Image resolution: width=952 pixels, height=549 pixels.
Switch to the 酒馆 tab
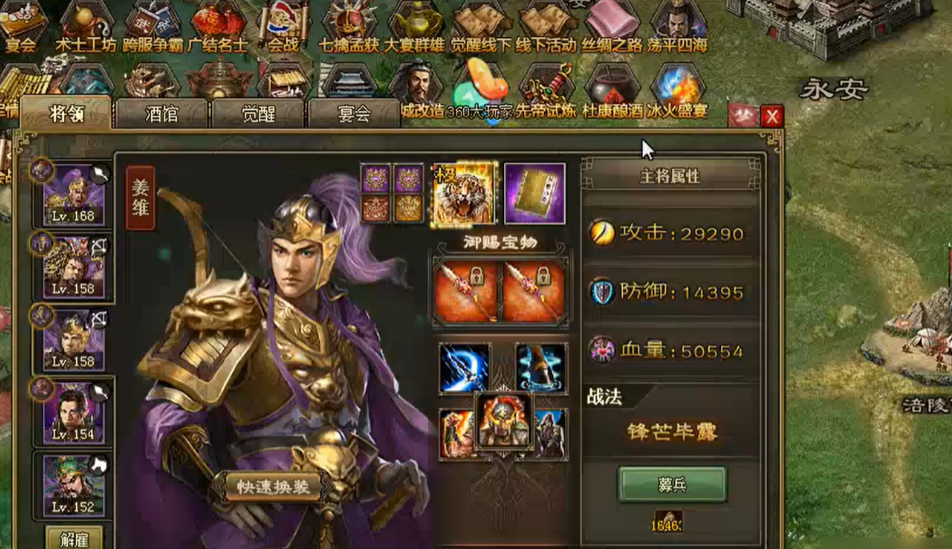point(161,114)
